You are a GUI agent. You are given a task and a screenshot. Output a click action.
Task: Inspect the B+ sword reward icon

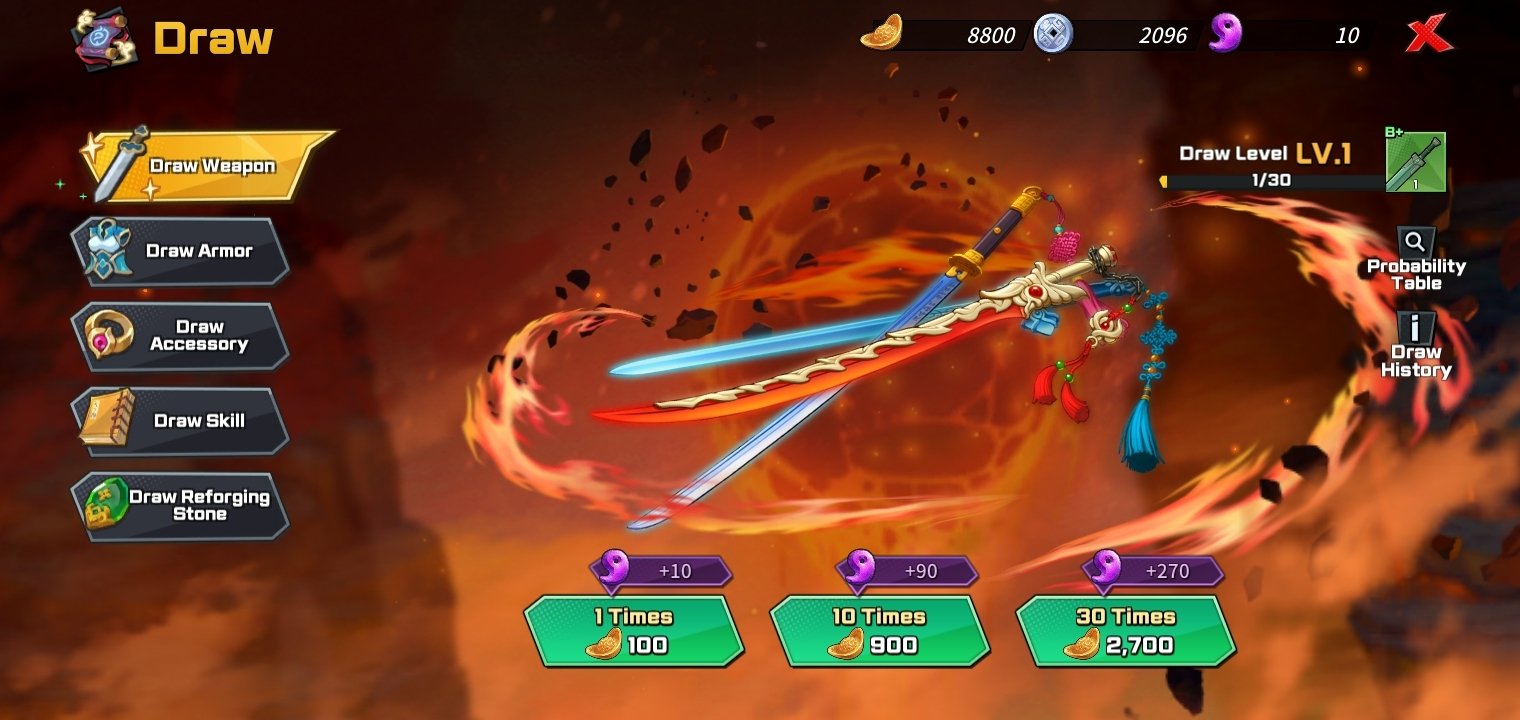point(1415,162)
